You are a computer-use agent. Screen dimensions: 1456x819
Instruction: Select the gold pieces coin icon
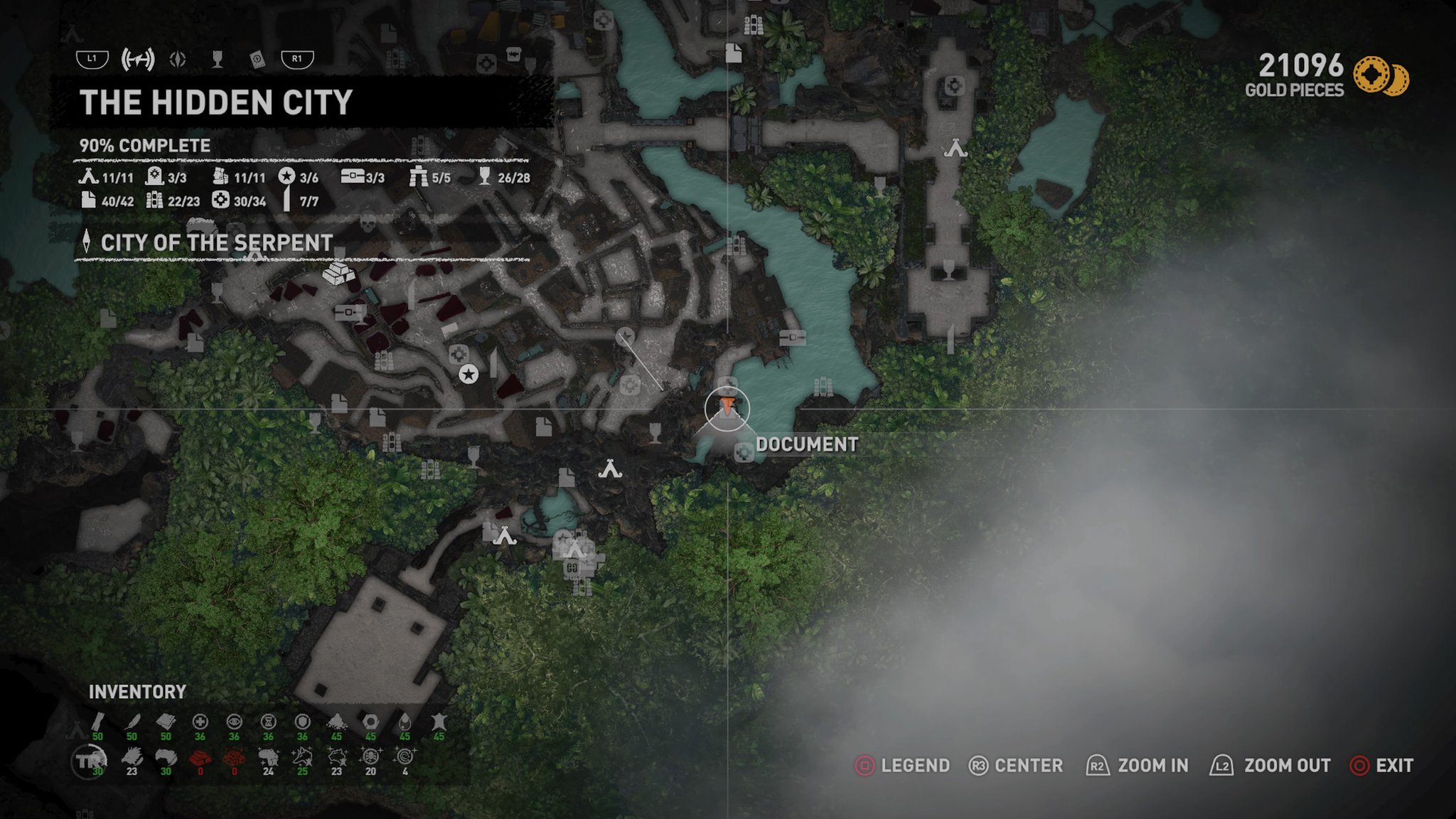coord(1379,75)
